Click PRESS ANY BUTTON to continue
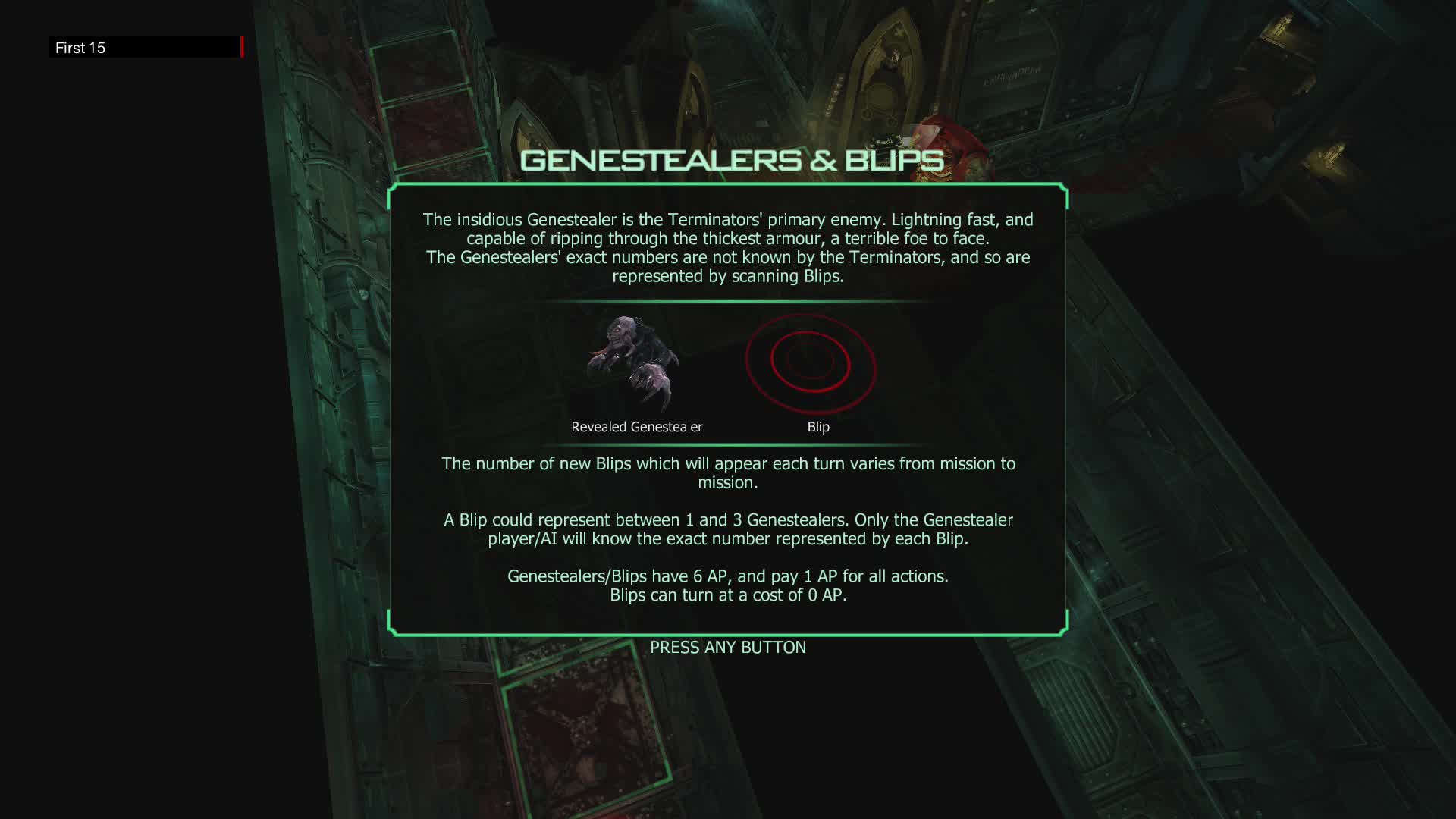 [728, 647]
